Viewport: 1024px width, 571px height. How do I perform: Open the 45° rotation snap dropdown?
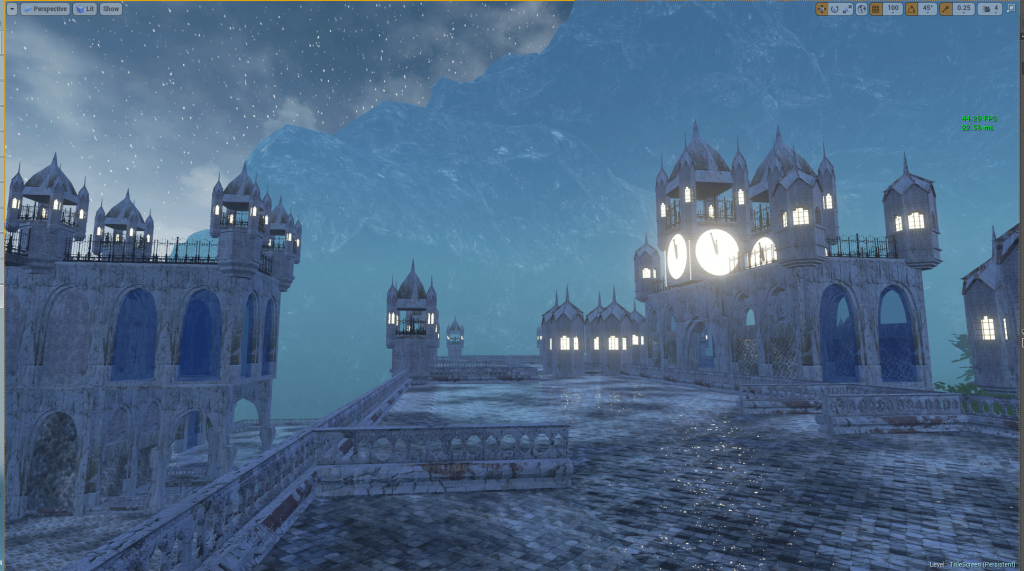(x=929, y=9)
